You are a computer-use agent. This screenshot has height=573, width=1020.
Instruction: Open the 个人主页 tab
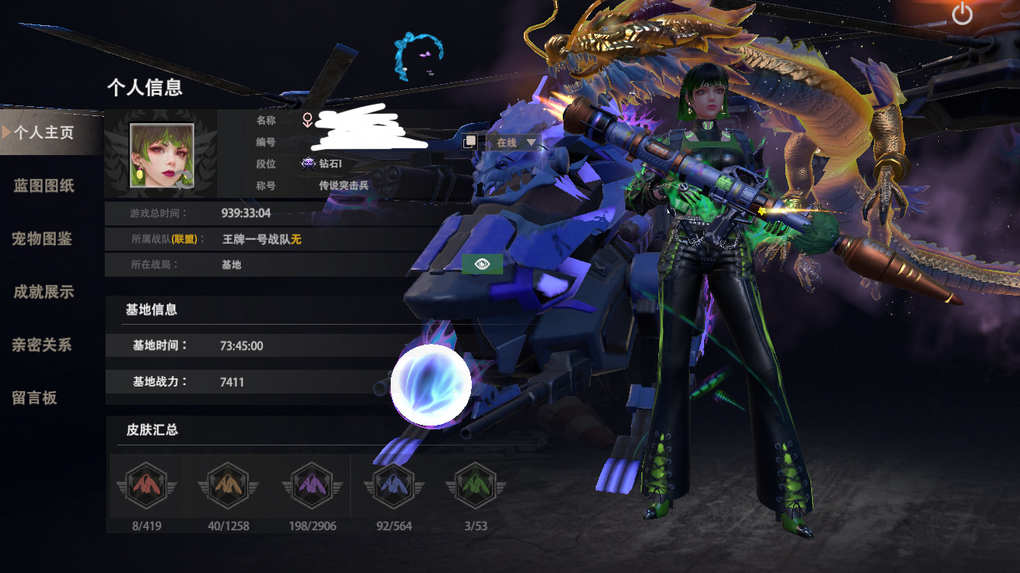(44, 132)
